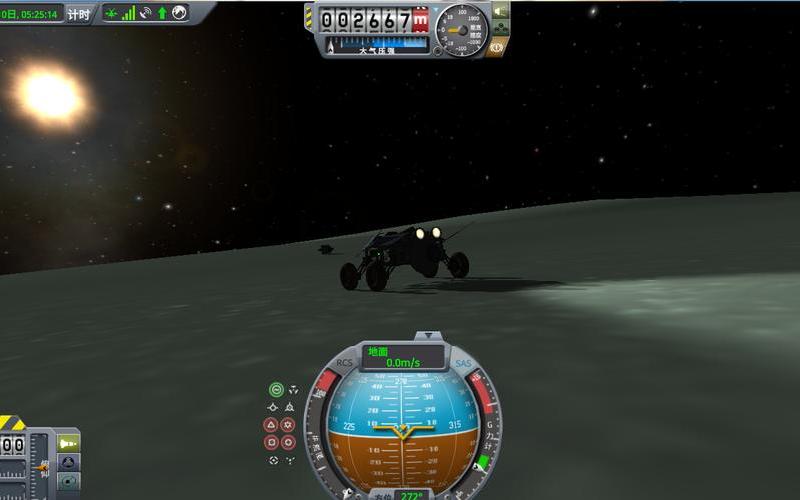Switch to staging mode rocket button
This screenshot has height=500, width=800.
pos(68,442)
